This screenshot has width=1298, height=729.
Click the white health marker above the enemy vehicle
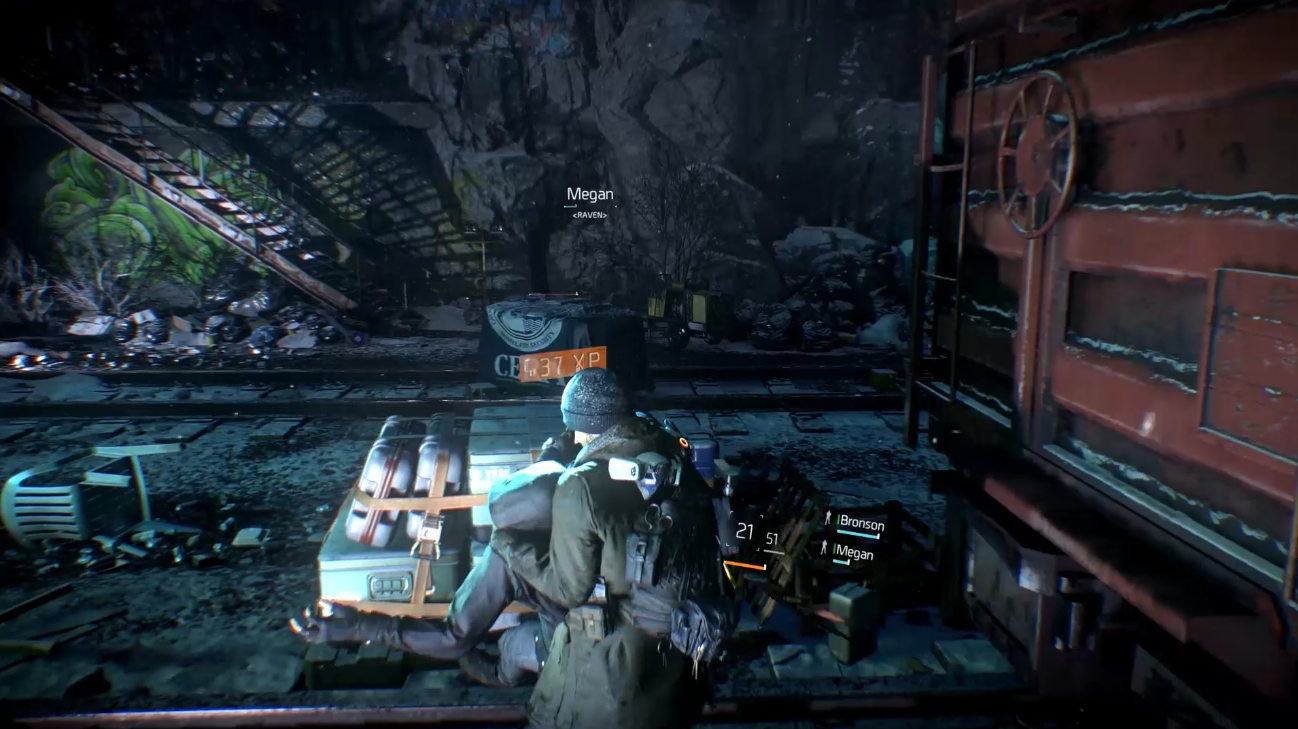[x=576, y=293]
